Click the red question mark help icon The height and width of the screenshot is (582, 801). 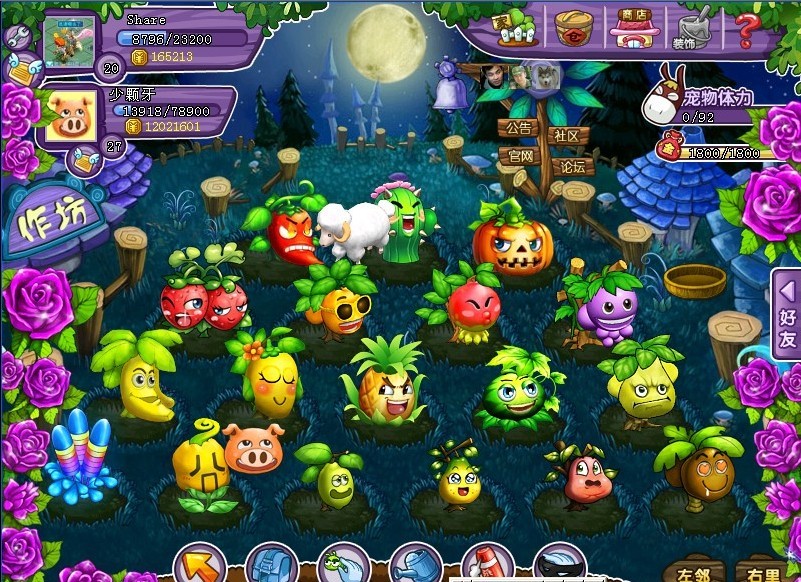coord(747,29)
